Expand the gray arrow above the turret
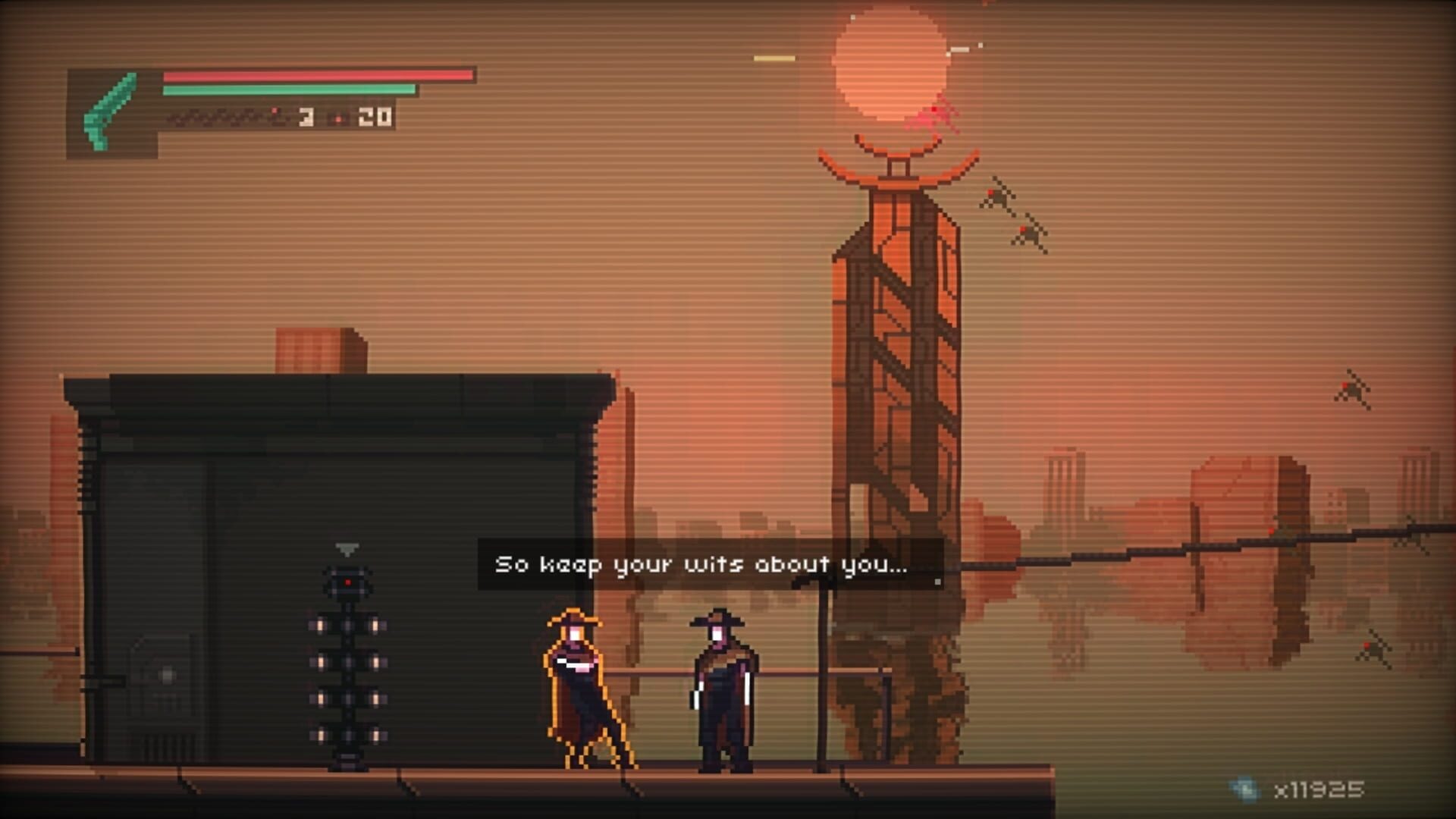The width and height of the screenshot is (1456, 819). click(346, 550)
